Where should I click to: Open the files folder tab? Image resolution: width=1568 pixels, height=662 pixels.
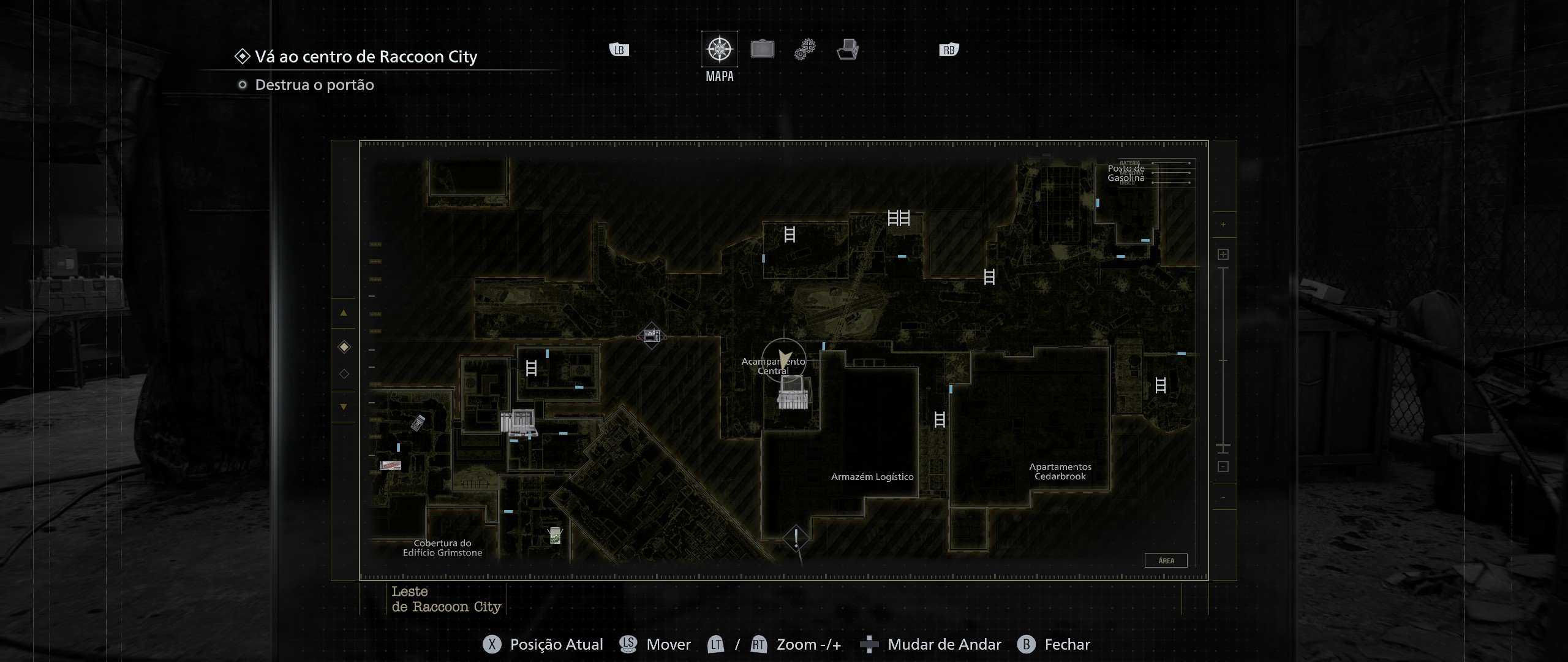pyautogui.click(x=848, y=49)
